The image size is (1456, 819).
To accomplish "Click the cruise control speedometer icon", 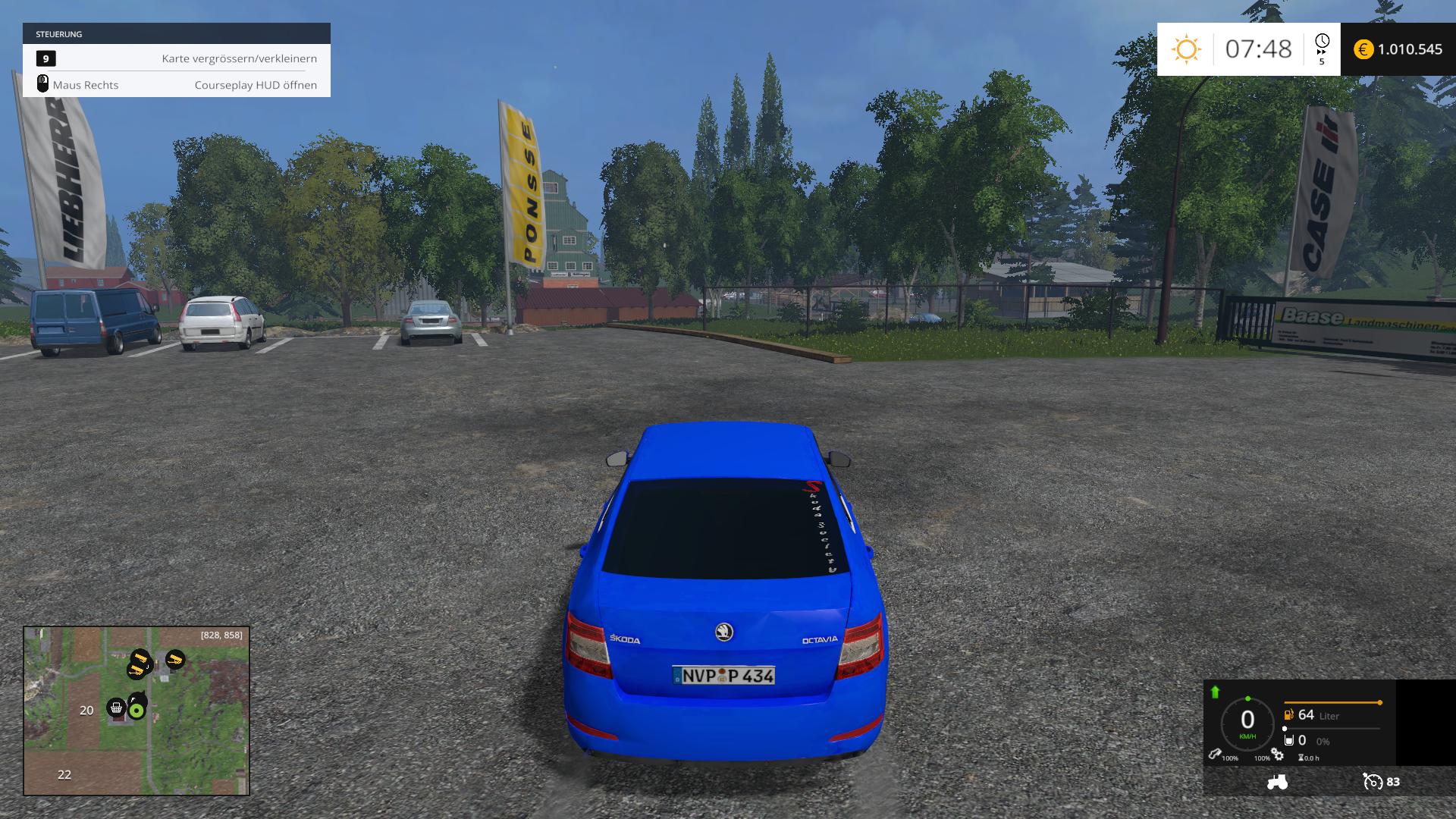I will tap(1373, 781).
